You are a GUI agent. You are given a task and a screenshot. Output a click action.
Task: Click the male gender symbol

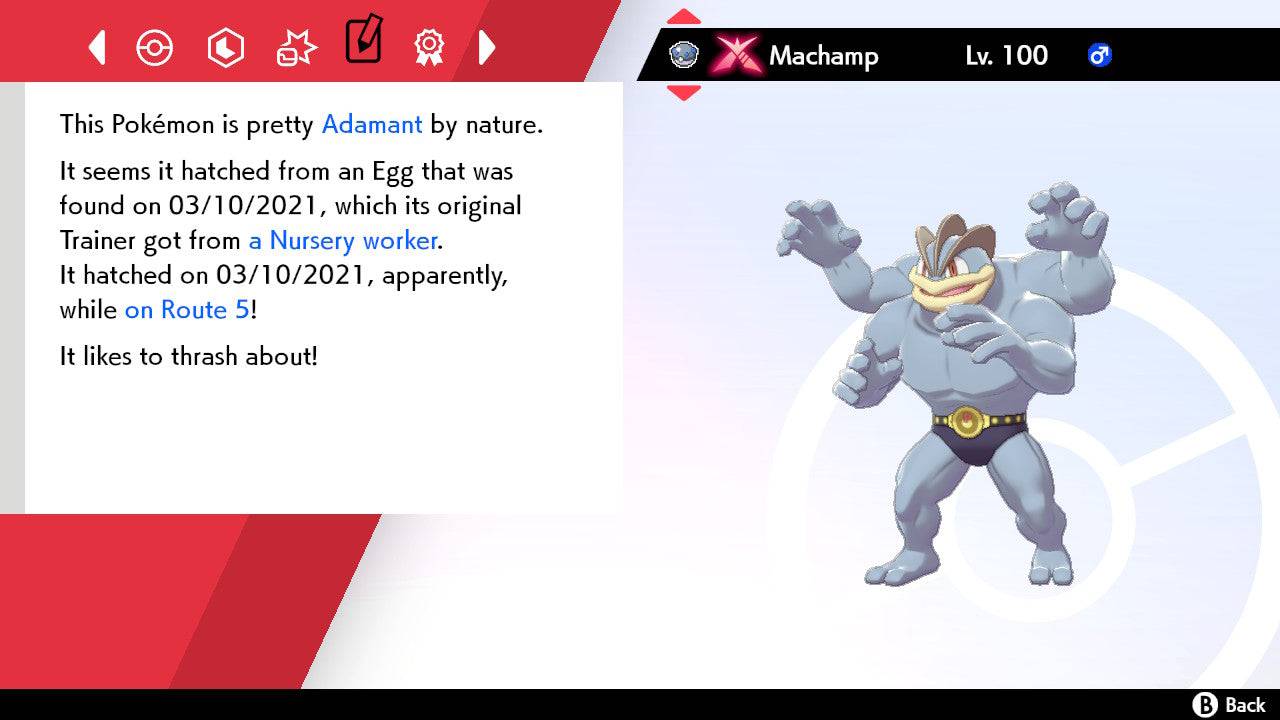tap(1100, 56)
